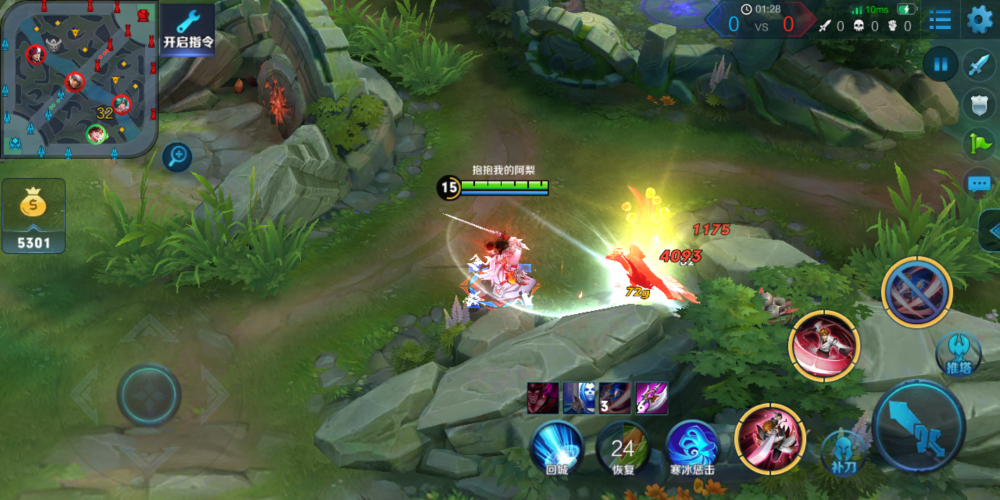Expand the arrow tab on right edge
The image size is (1000, 500).
coord(991,232)
